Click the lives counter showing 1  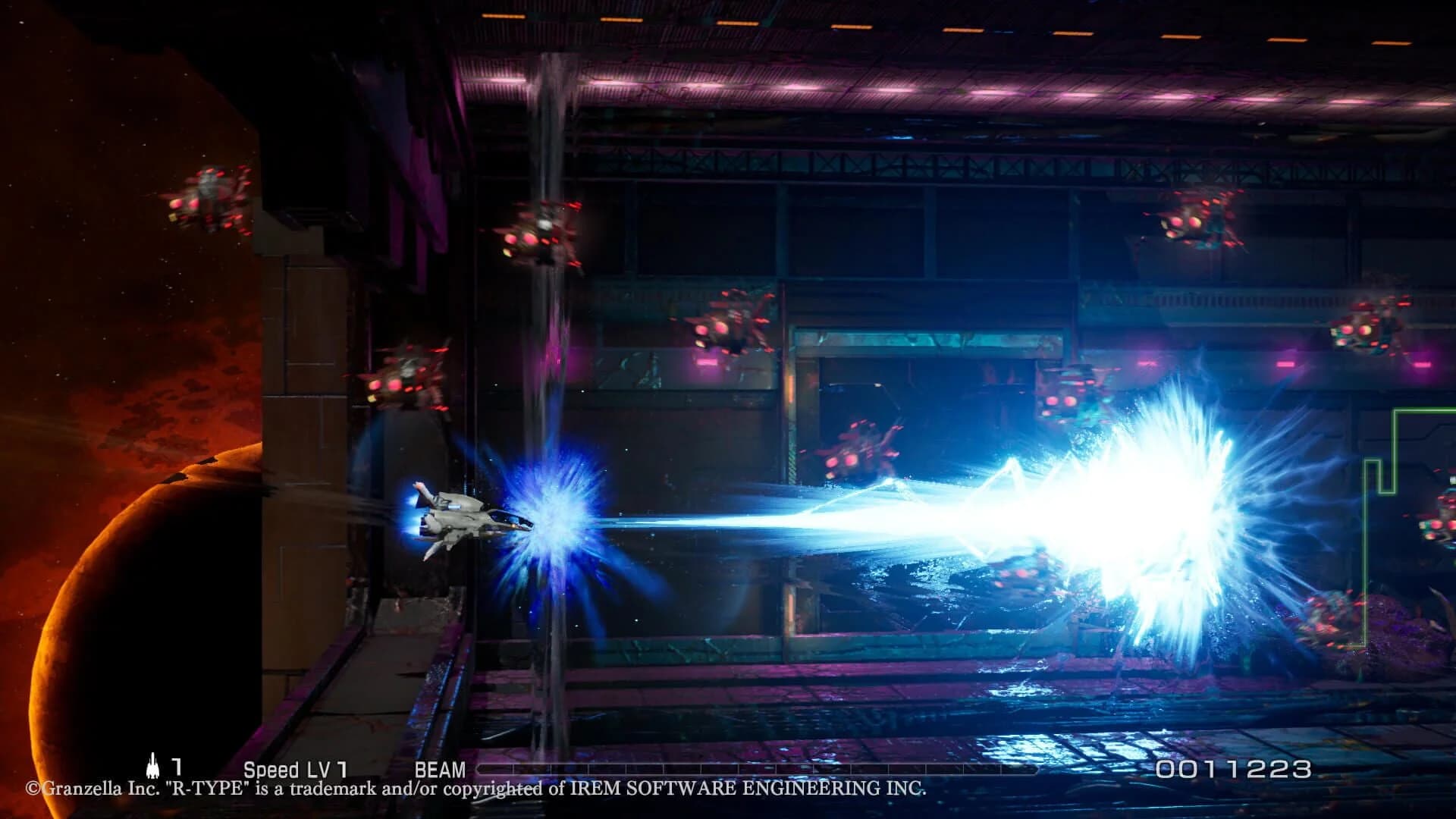tap(176, 766)
